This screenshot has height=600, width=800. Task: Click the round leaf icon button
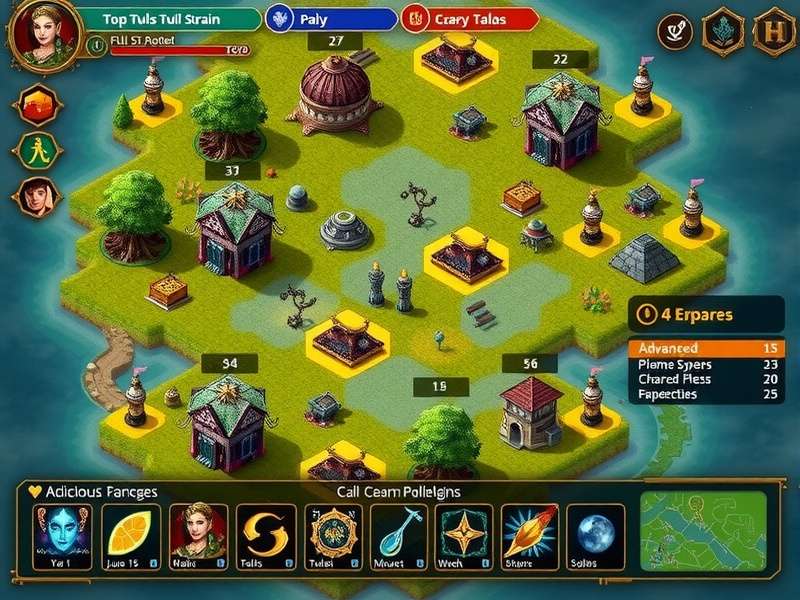tap(675, 32)
